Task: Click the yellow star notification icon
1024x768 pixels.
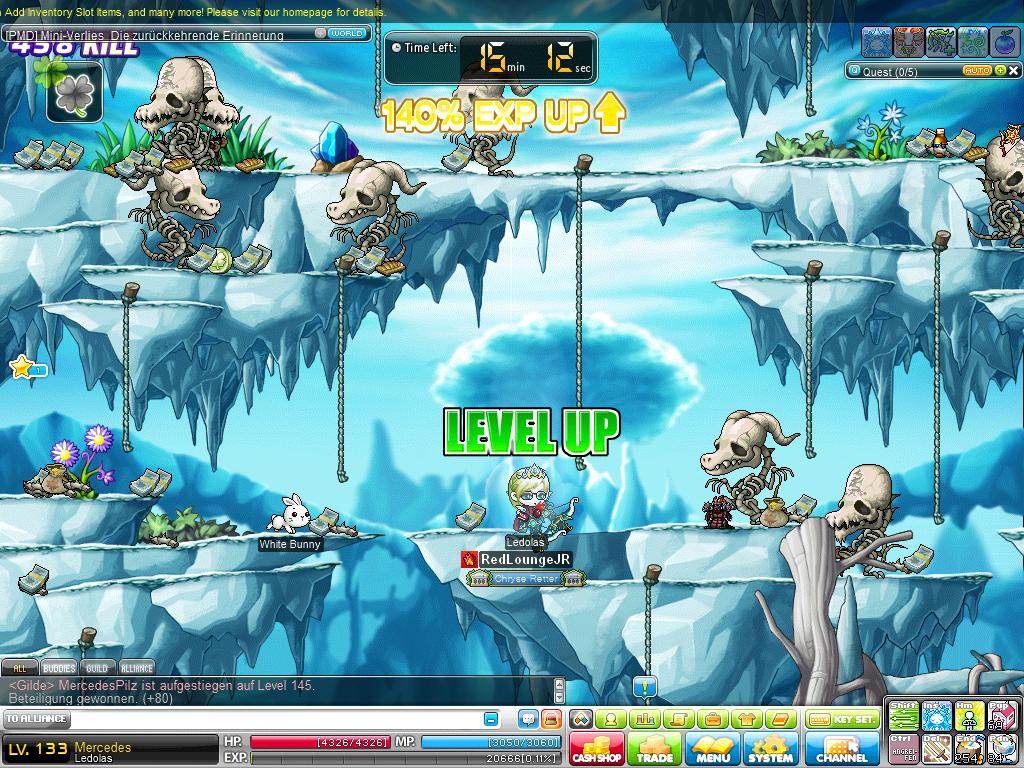Action: click(22, 368)
